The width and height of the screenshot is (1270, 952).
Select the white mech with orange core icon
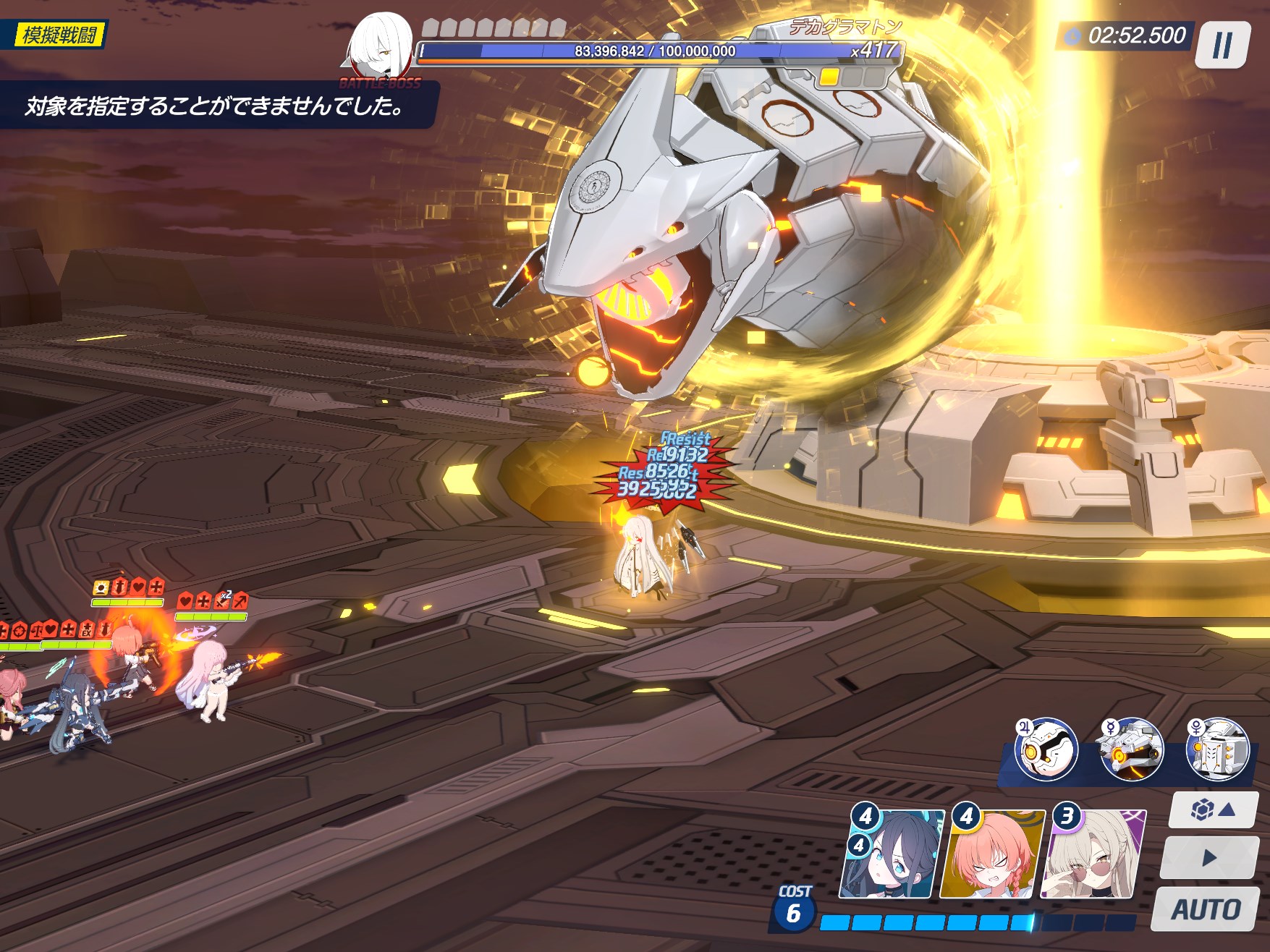1131,749
